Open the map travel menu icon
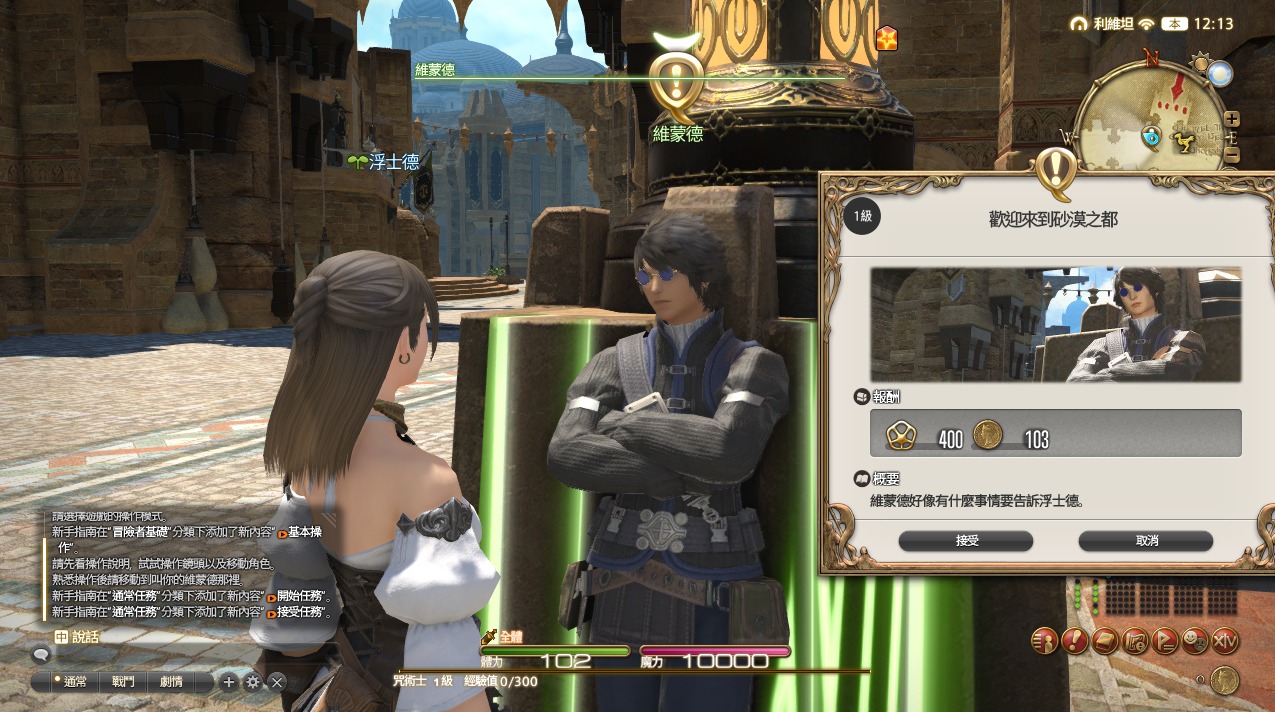The image size is (1275, 712). point(1135,641)
